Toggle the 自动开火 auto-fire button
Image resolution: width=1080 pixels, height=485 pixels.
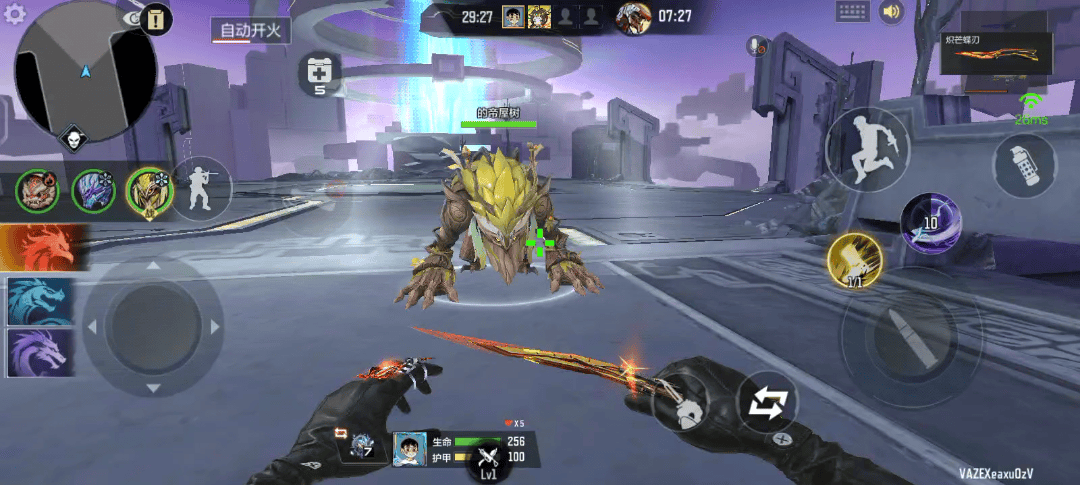[250, 30]
